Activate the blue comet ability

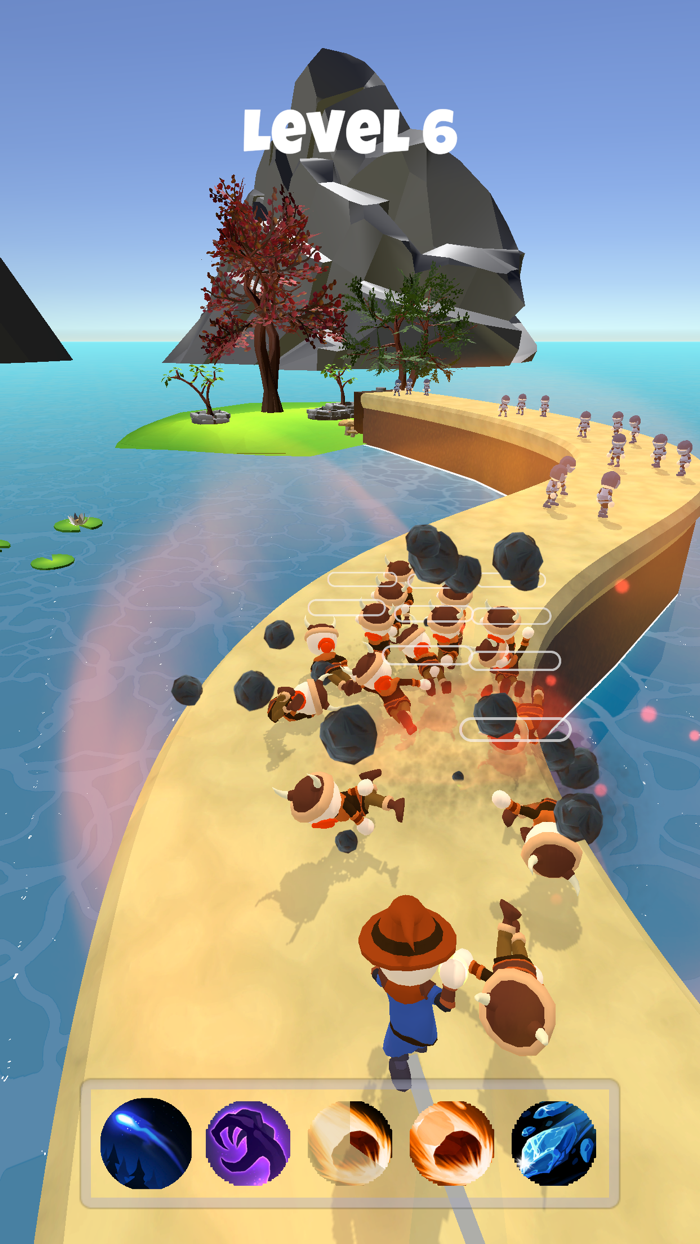tap(146, 1143)
